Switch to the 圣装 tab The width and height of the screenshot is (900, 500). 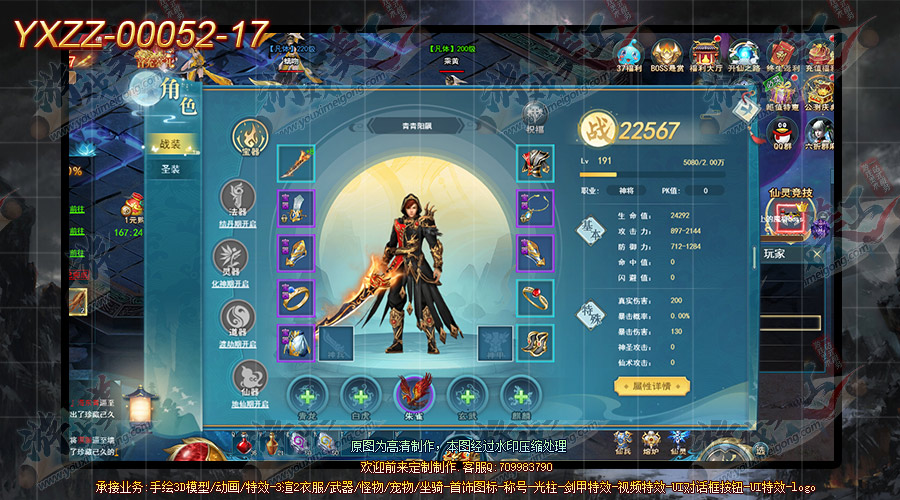click(171, 170)
